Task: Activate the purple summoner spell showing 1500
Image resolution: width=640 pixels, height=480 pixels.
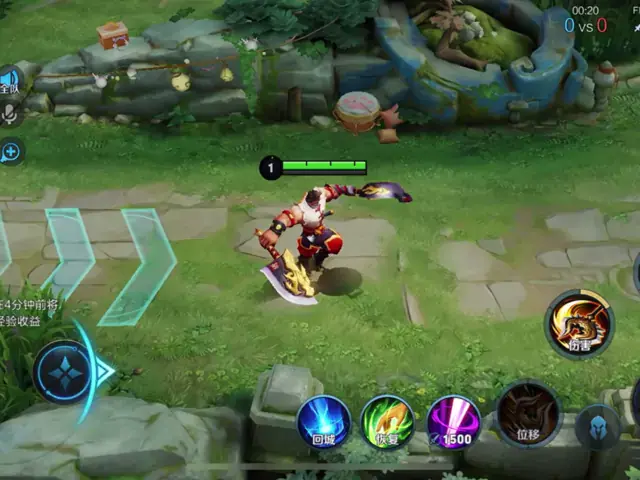Action: click(x=454, y=421)
